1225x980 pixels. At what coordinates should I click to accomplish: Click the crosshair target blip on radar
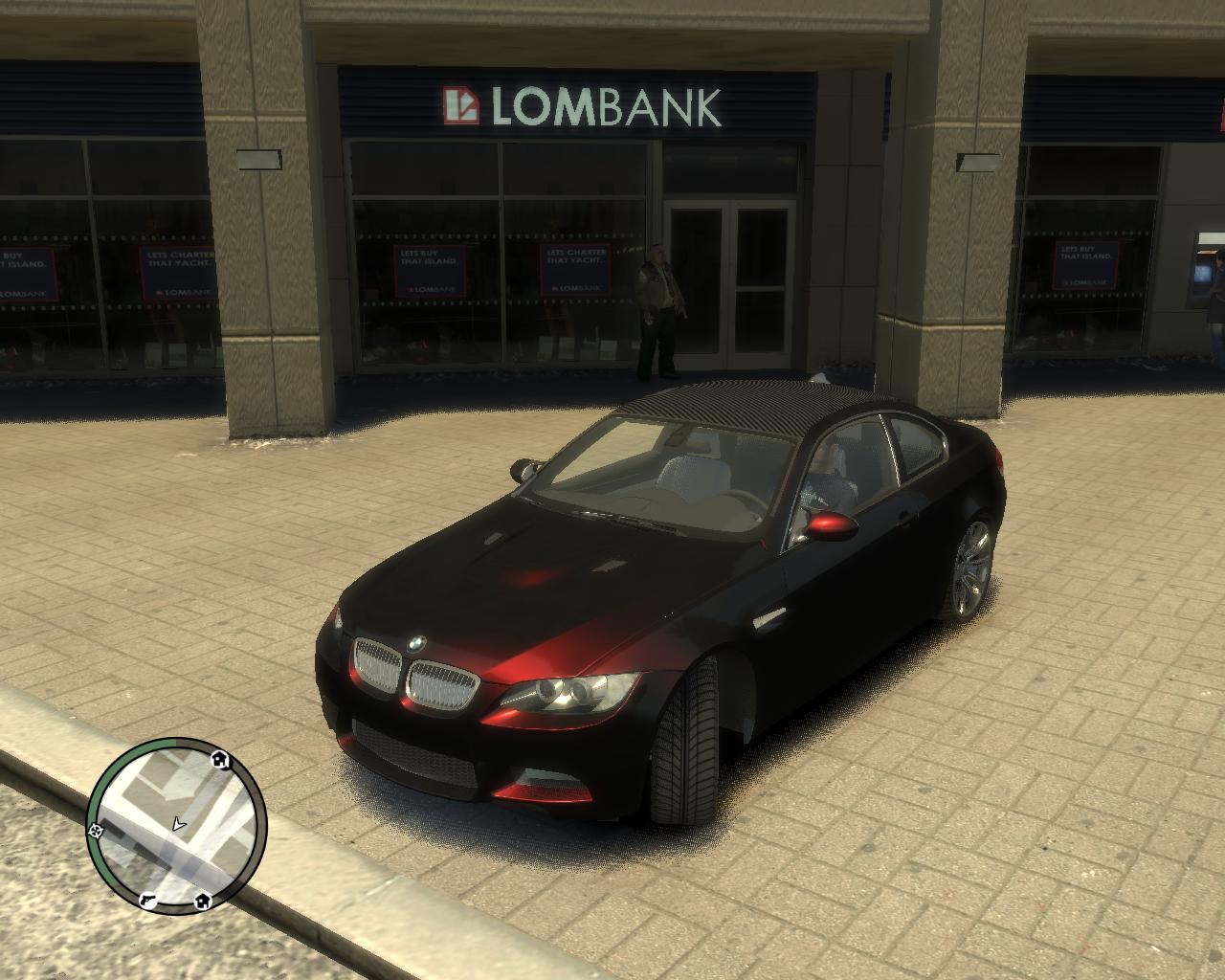96,832
